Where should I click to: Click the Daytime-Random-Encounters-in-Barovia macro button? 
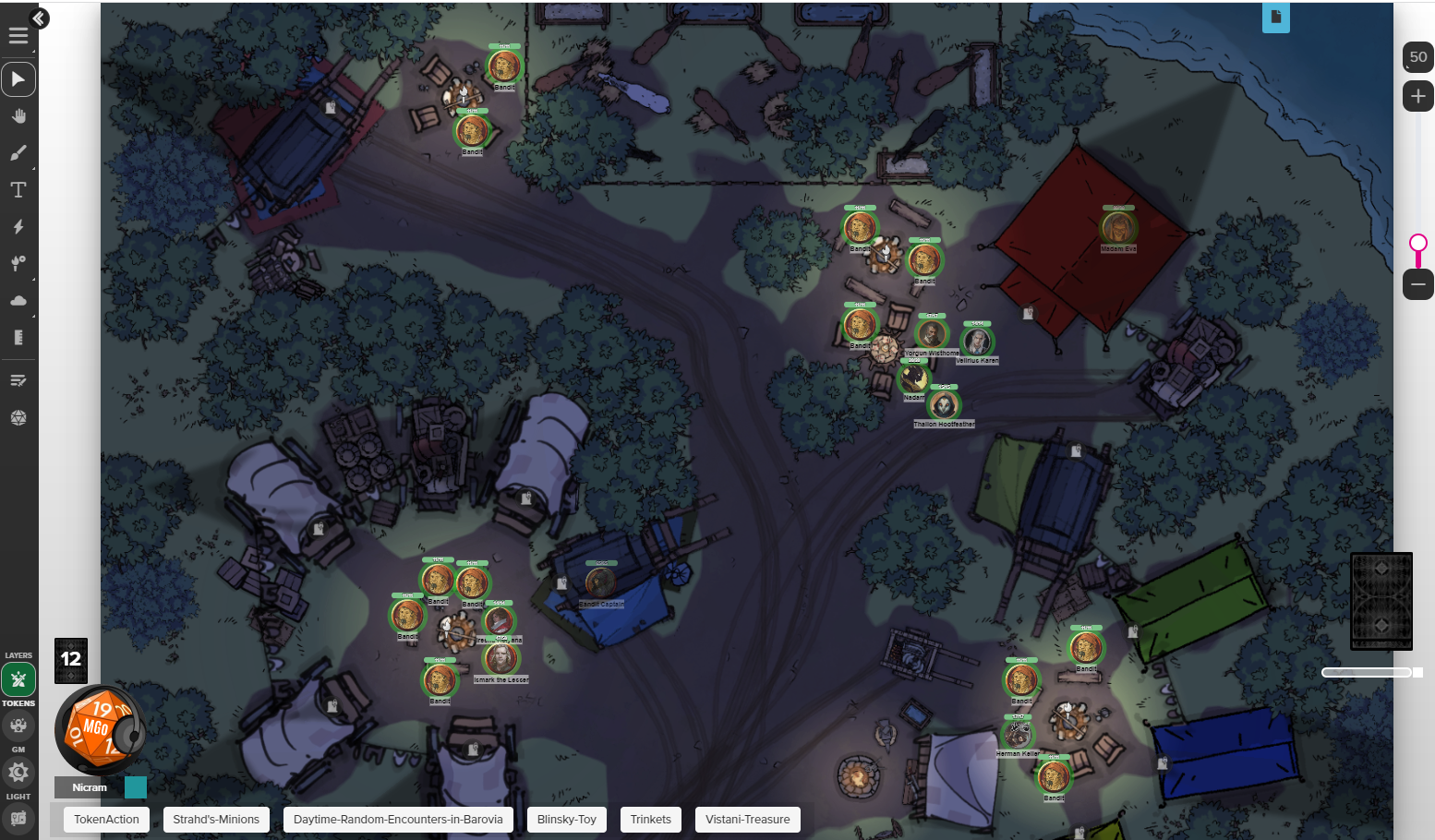pyautogui.click(x=398, y=820)
